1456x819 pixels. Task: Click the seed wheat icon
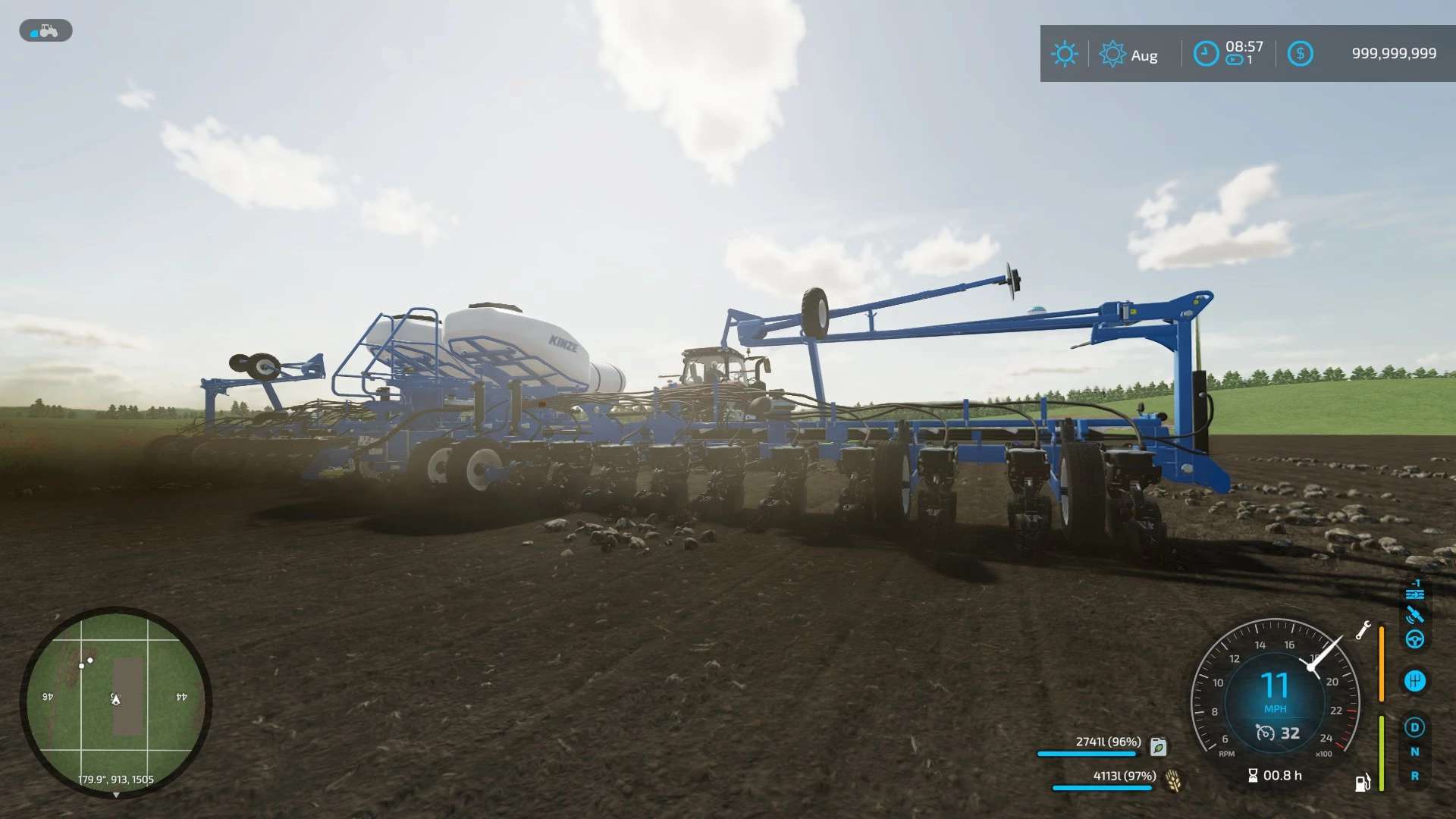1173,780
